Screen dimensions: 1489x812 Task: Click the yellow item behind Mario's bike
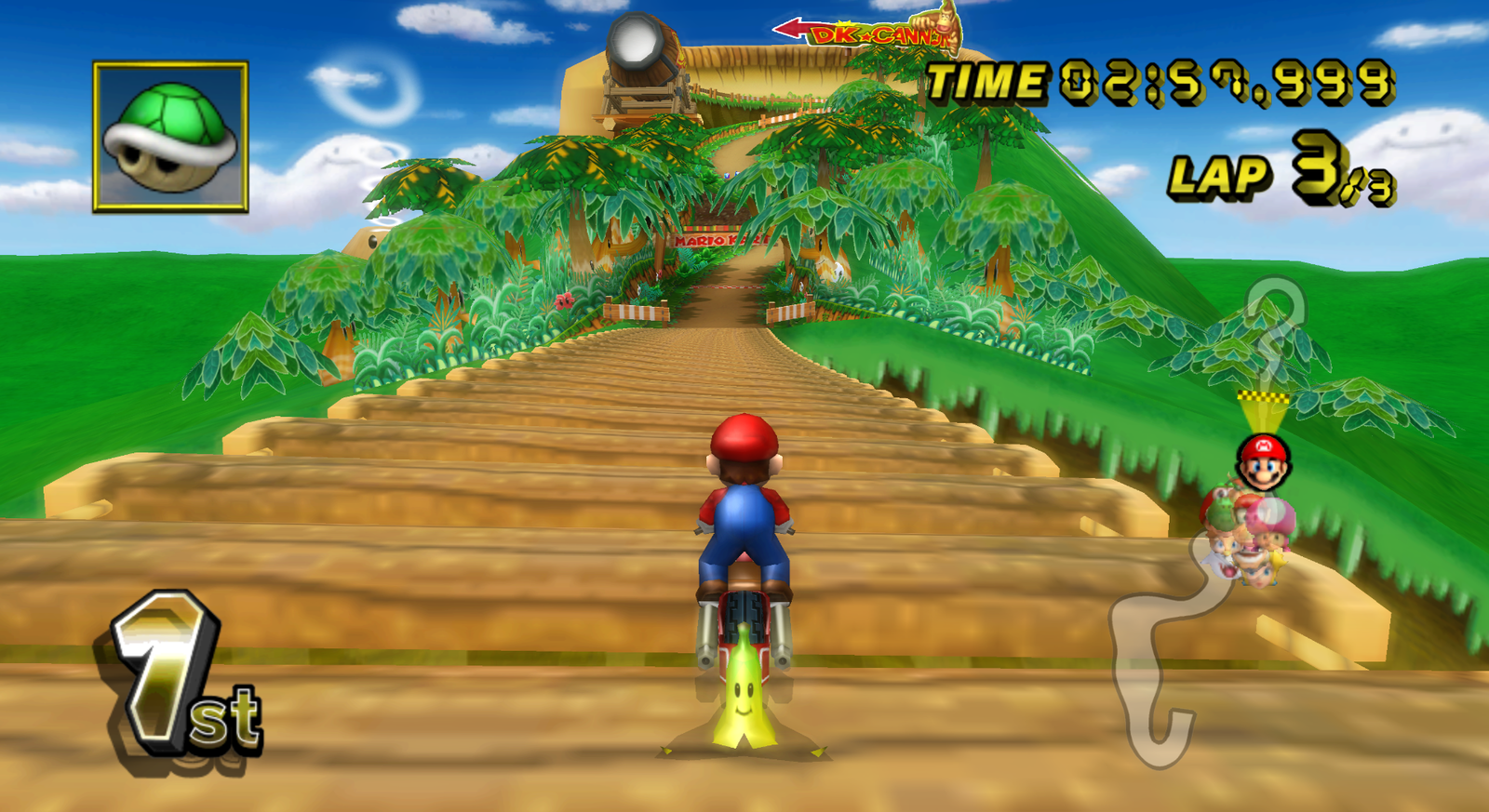point(744,702)
